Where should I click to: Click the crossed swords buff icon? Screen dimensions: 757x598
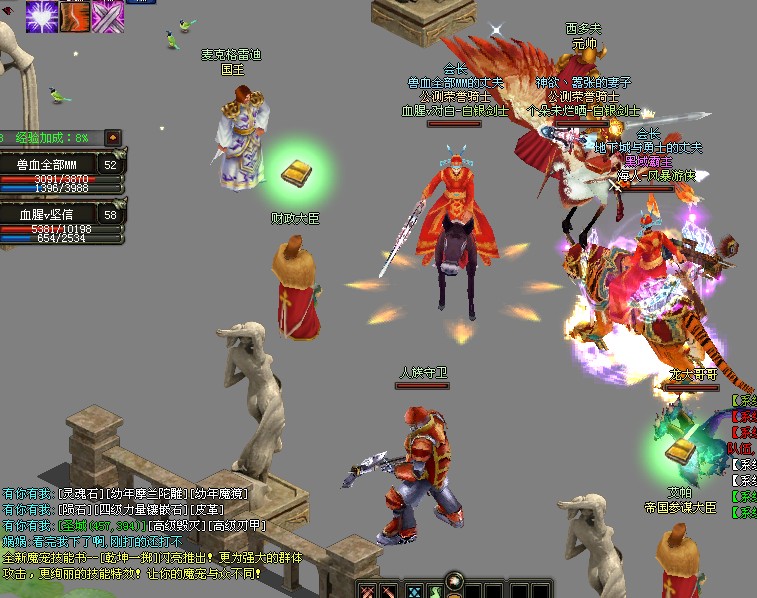[107, 16]
